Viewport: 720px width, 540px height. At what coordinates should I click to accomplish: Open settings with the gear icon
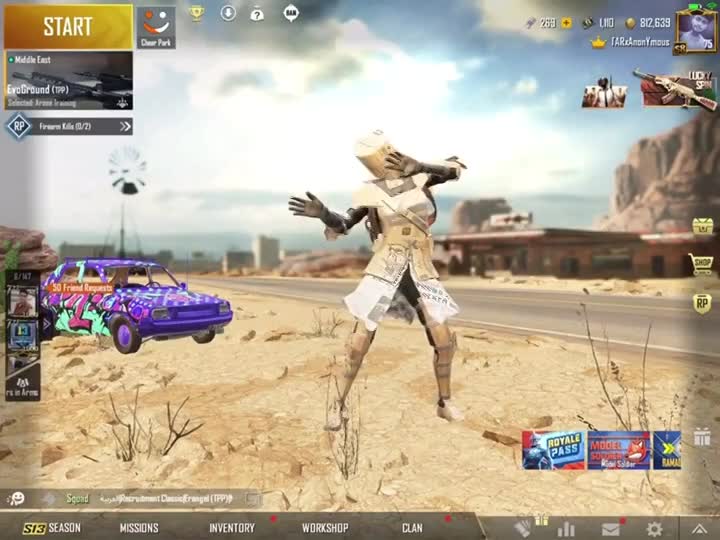(654, 529)
